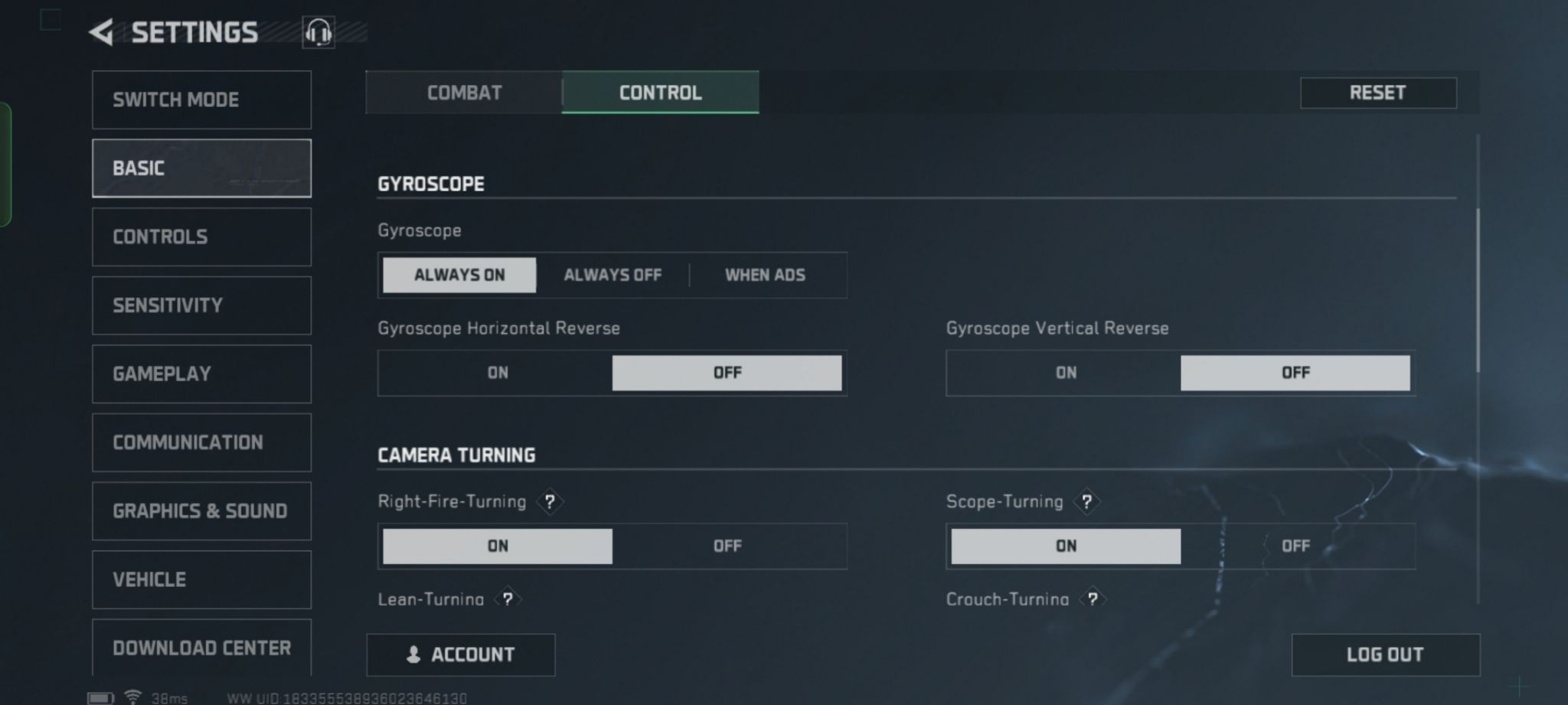Go back using the Settings arrow

point(102,32)
